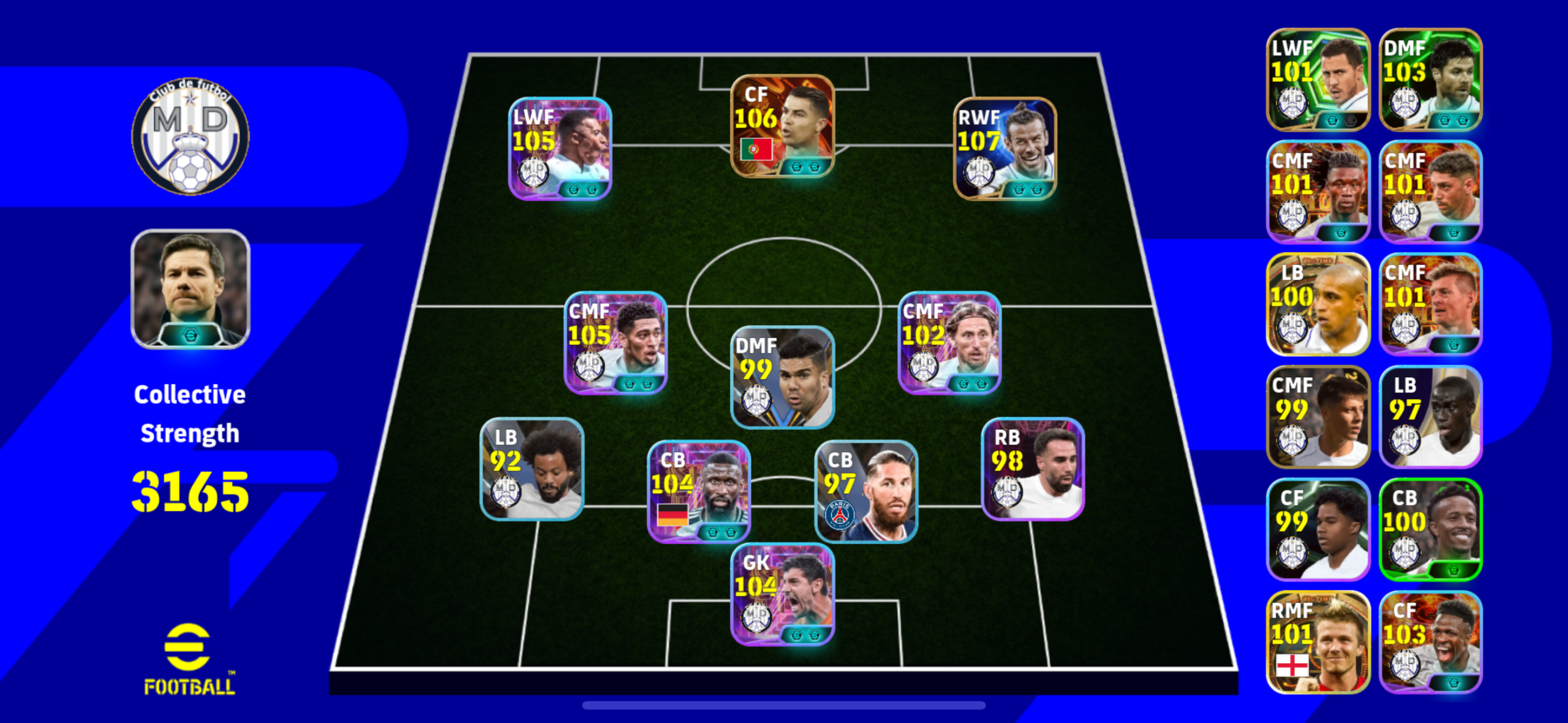Pick the LWF 105 card on the pitch
Screen dimensions: 1568x723
[x=560, y=149]
